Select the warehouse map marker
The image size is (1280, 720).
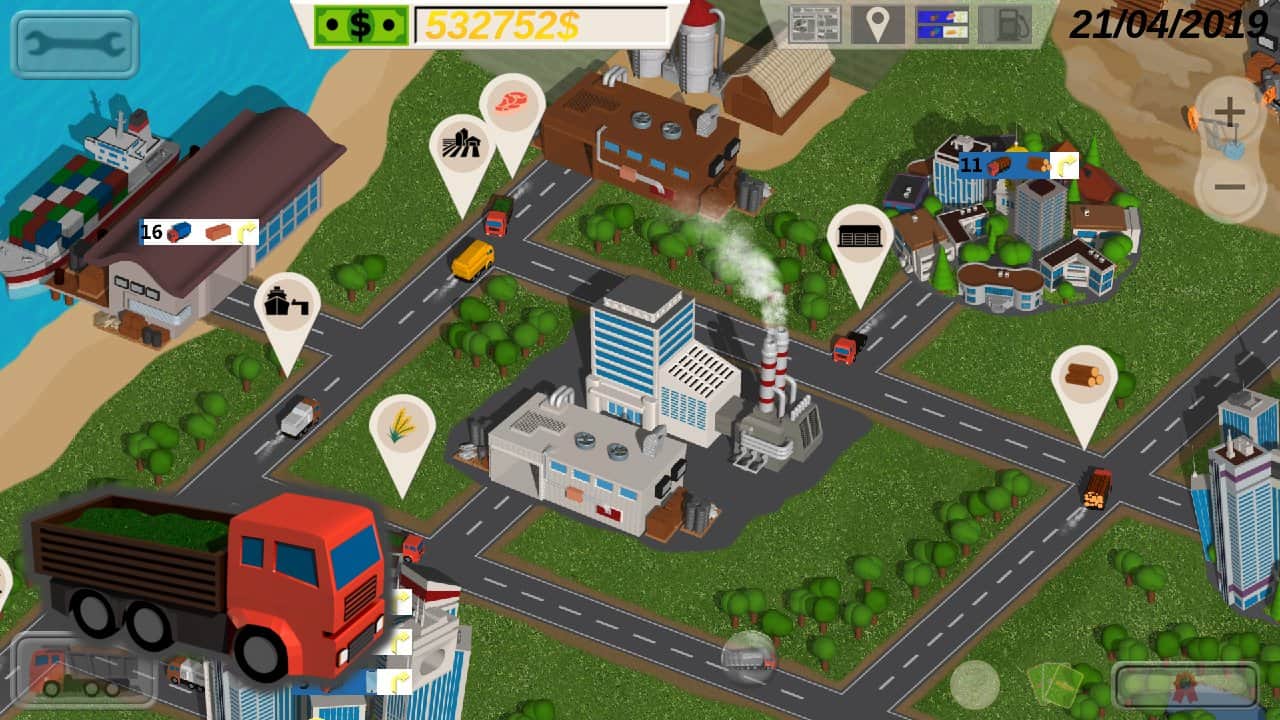(x=860, y=238)
